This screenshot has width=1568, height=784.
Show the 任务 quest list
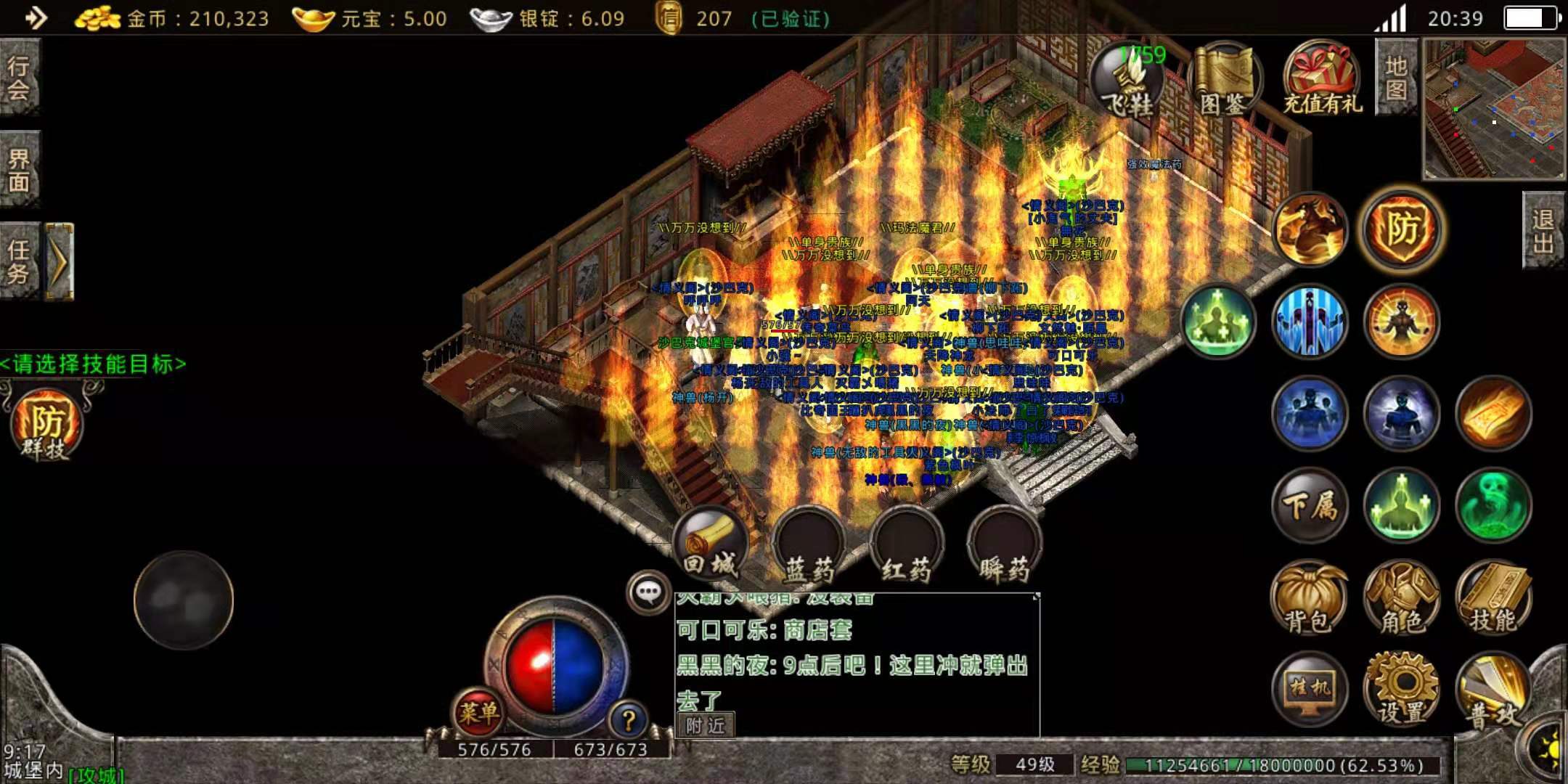19,261
